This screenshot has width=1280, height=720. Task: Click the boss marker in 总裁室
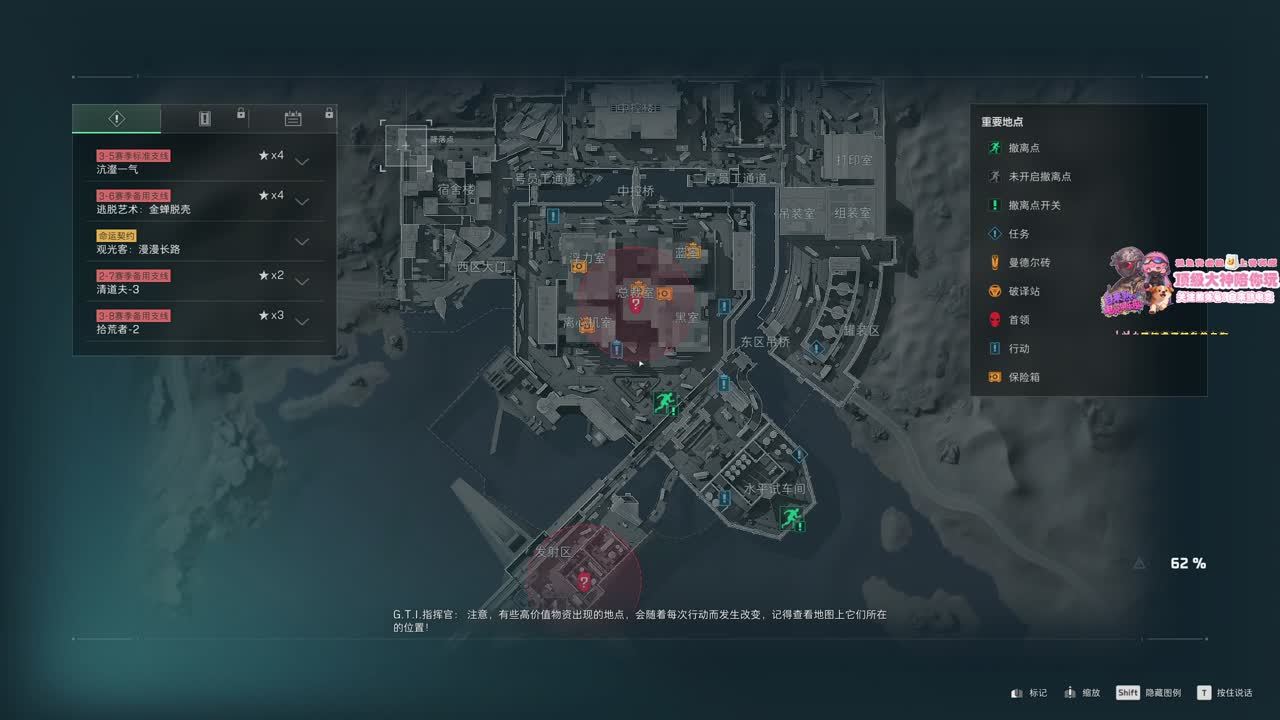pyautogui.click(x=635, y=304)
